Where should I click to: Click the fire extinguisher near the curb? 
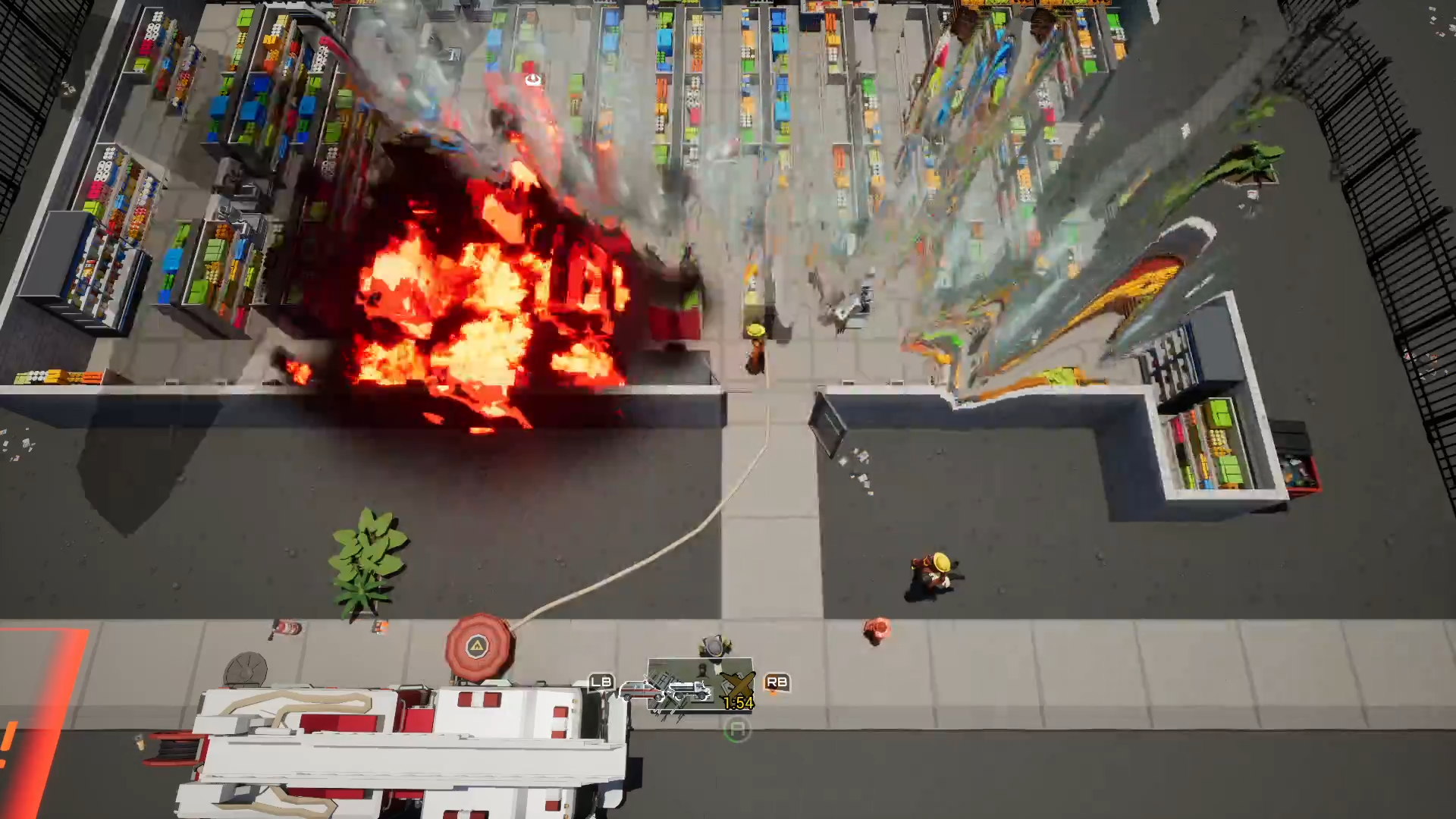[289, 626]
